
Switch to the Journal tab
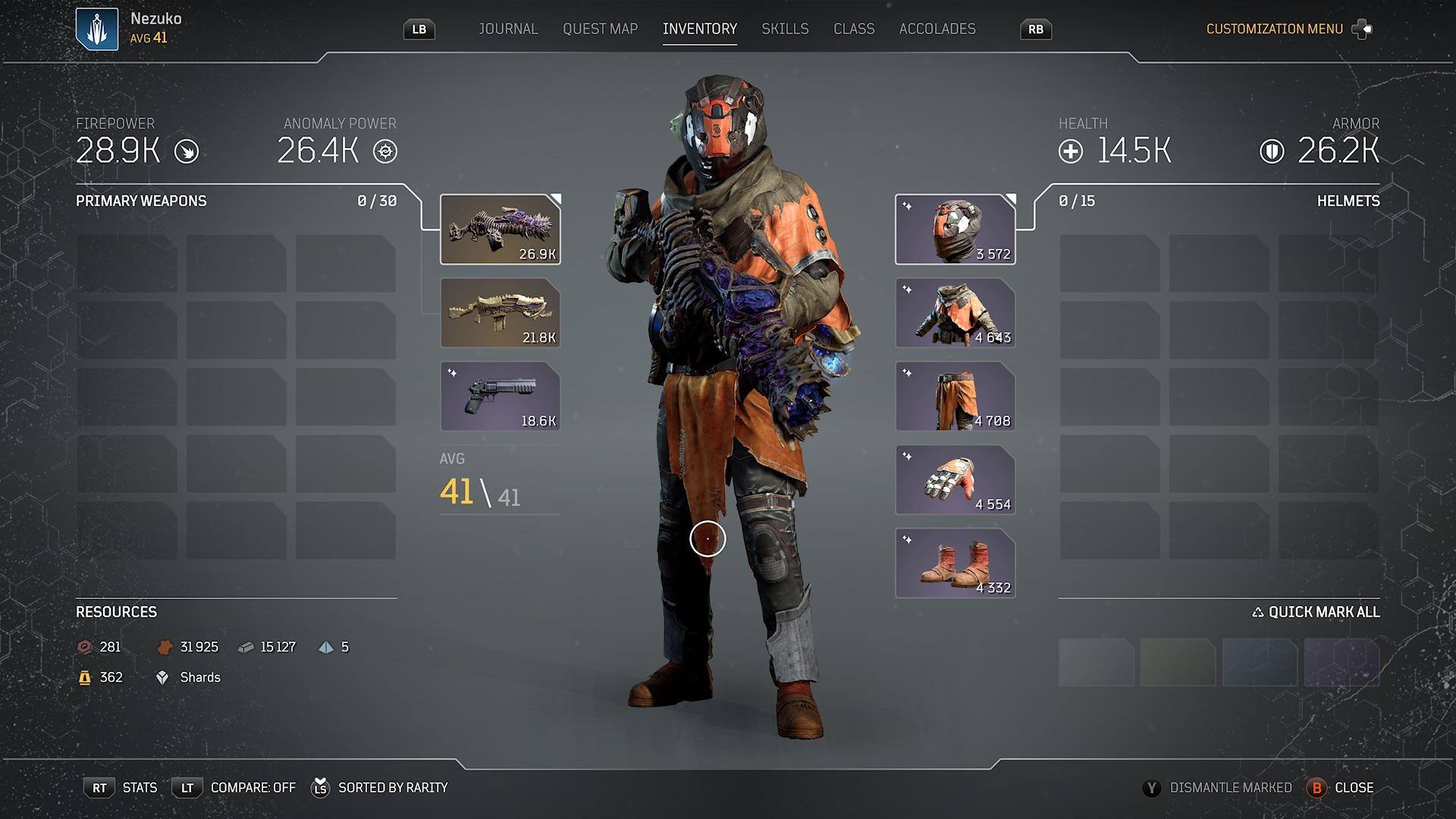[x=508, y=29]
